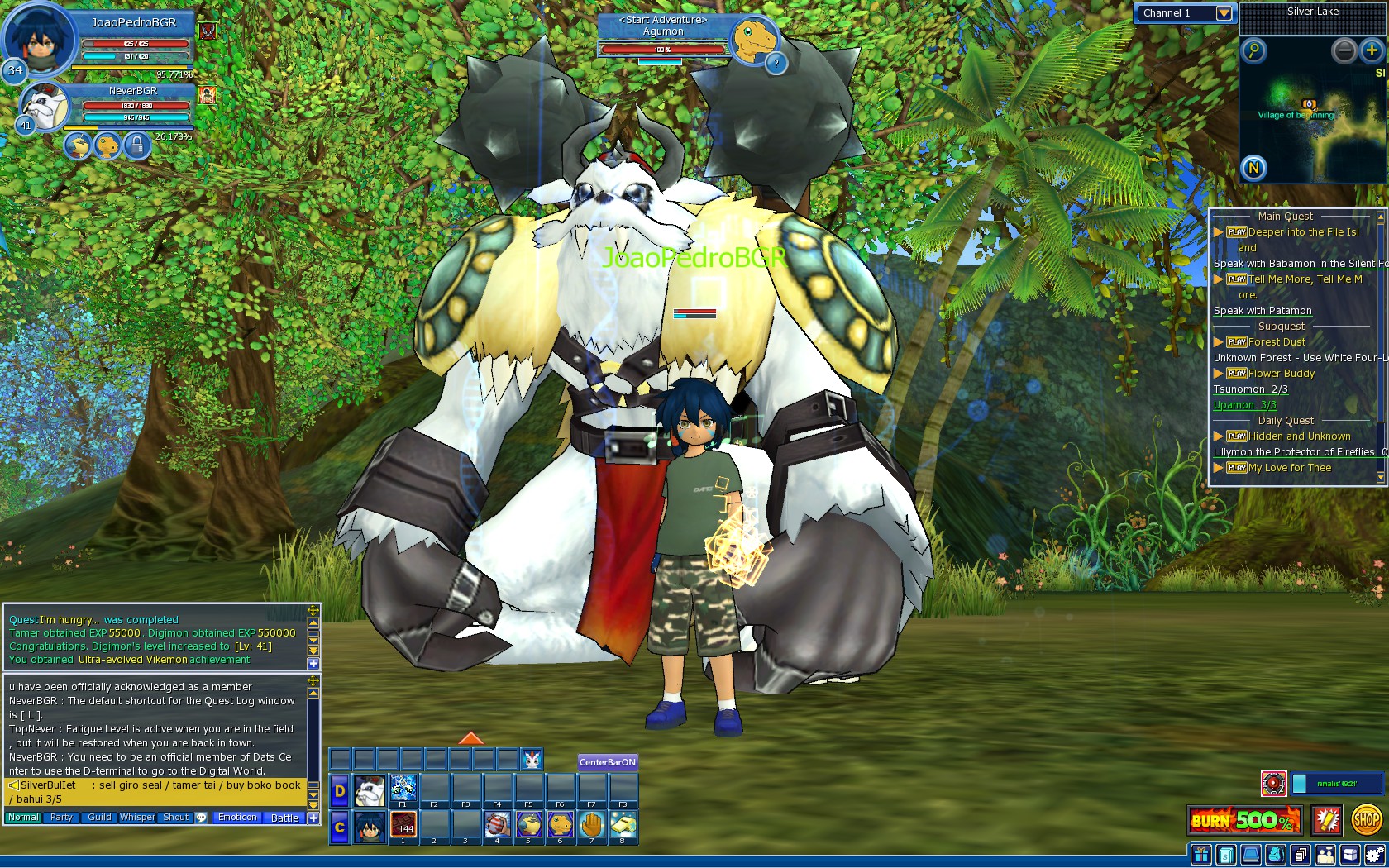Switch to the Whisper chat tab

click(x=137, y=817)
